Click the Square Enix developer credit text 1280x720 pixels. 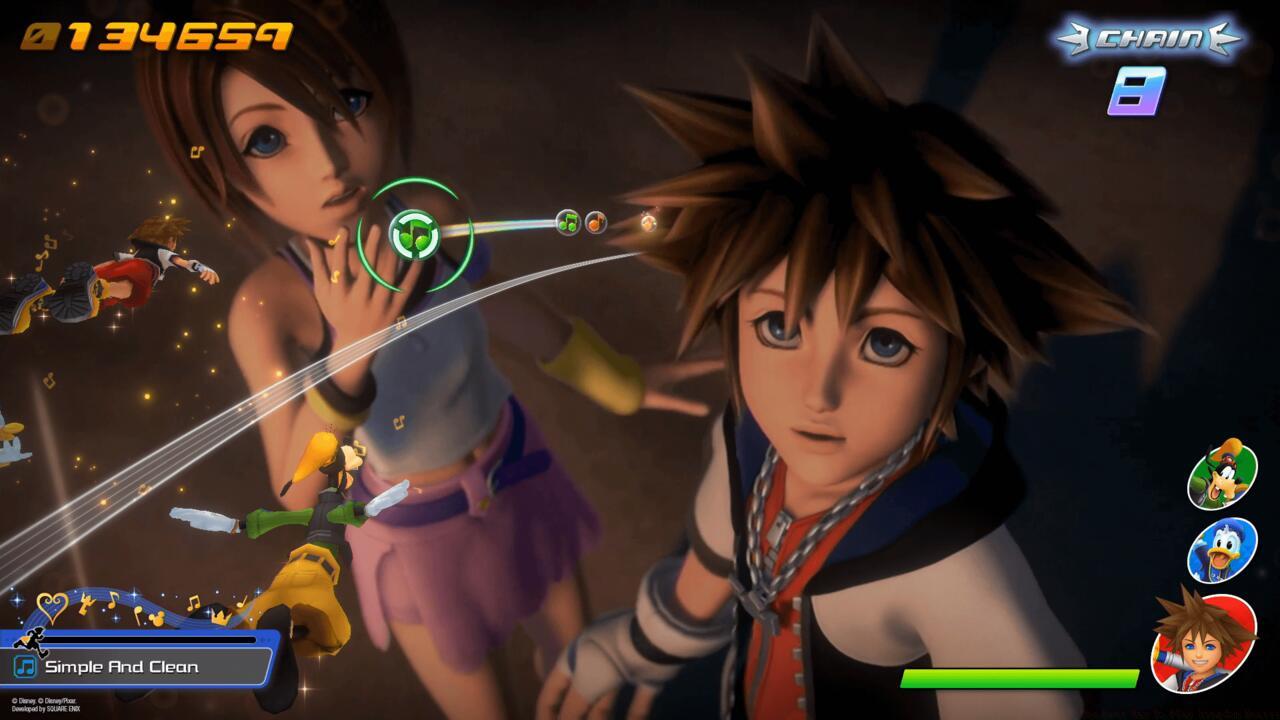click(46, 709)
